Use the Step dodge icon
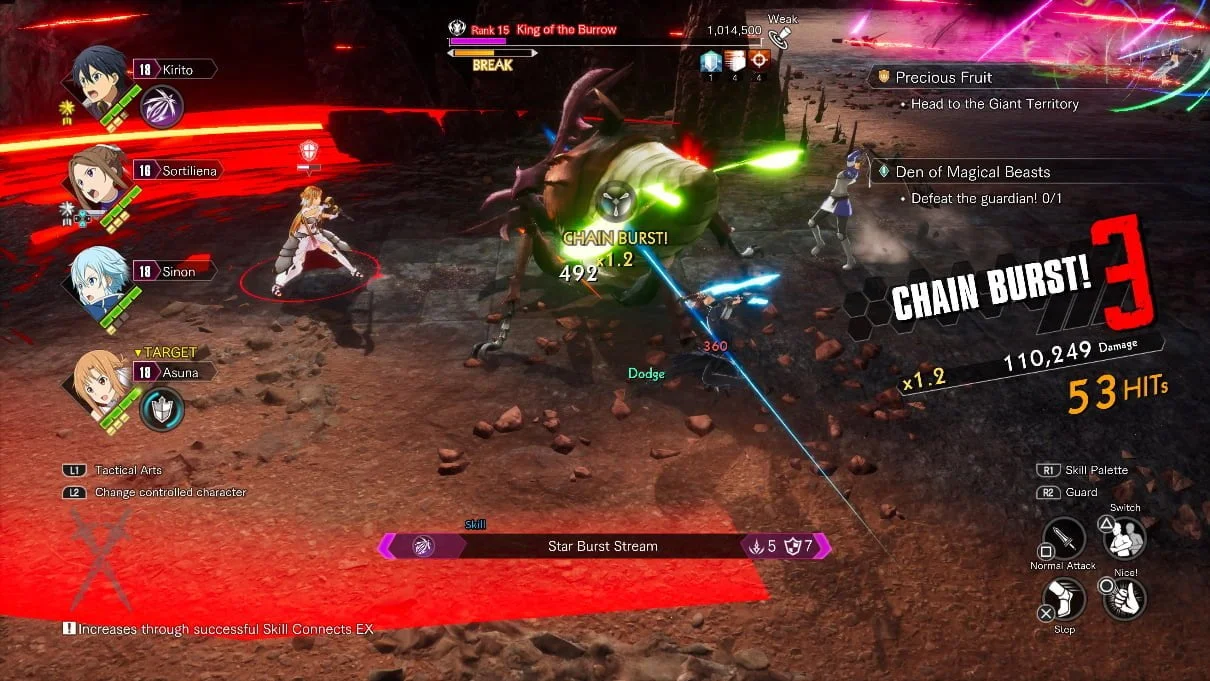Viewport: 1210px width, 681px height. [1063, 600]
